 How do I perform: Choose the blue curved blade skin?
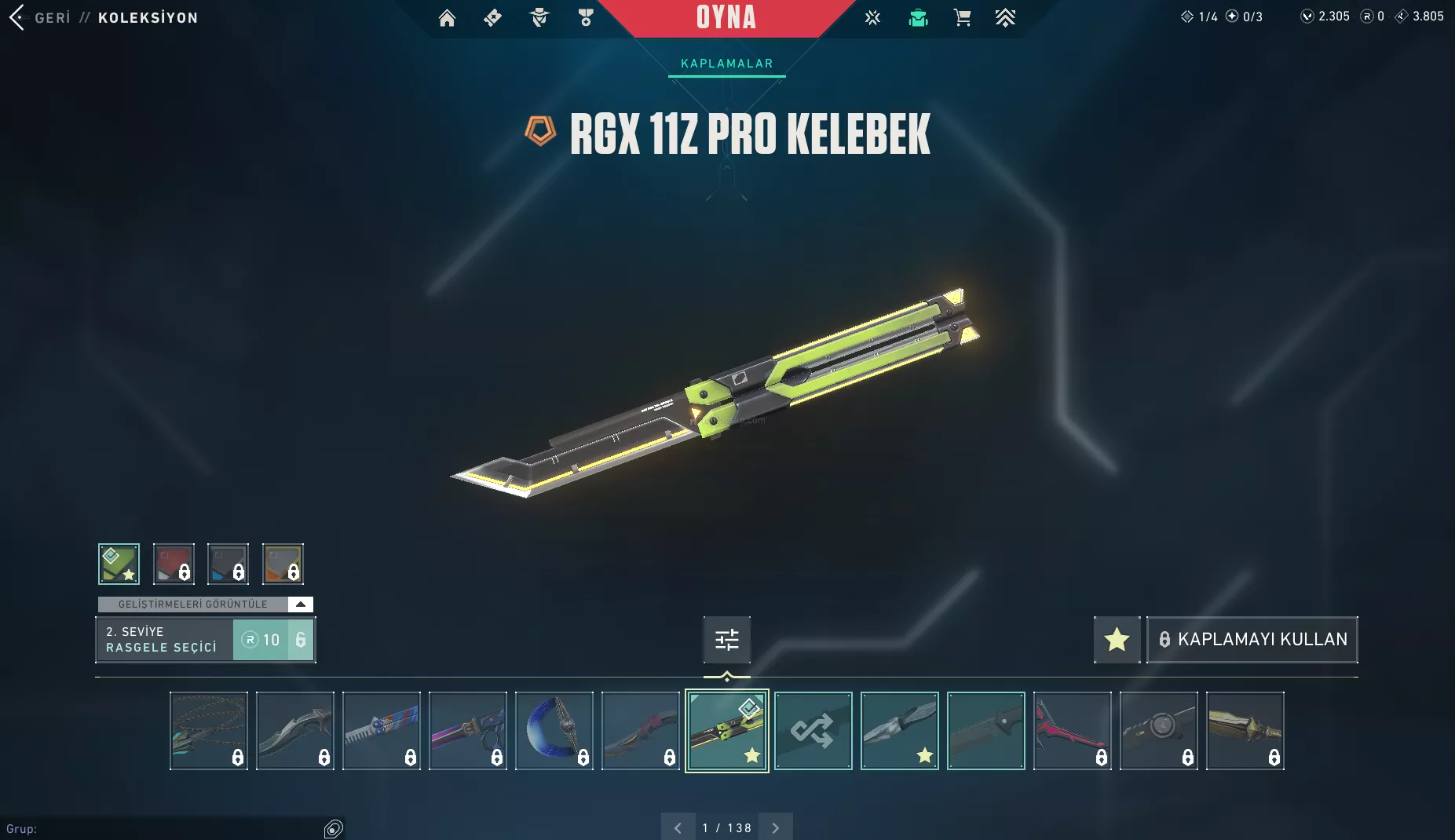coord(554,731)
